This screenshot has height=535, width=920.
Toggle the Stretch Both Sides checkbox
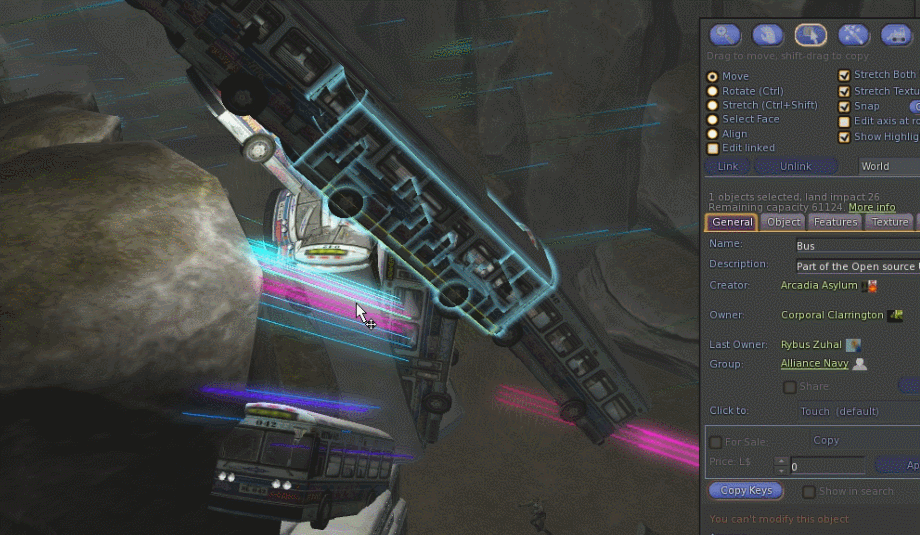pos(844,75)
